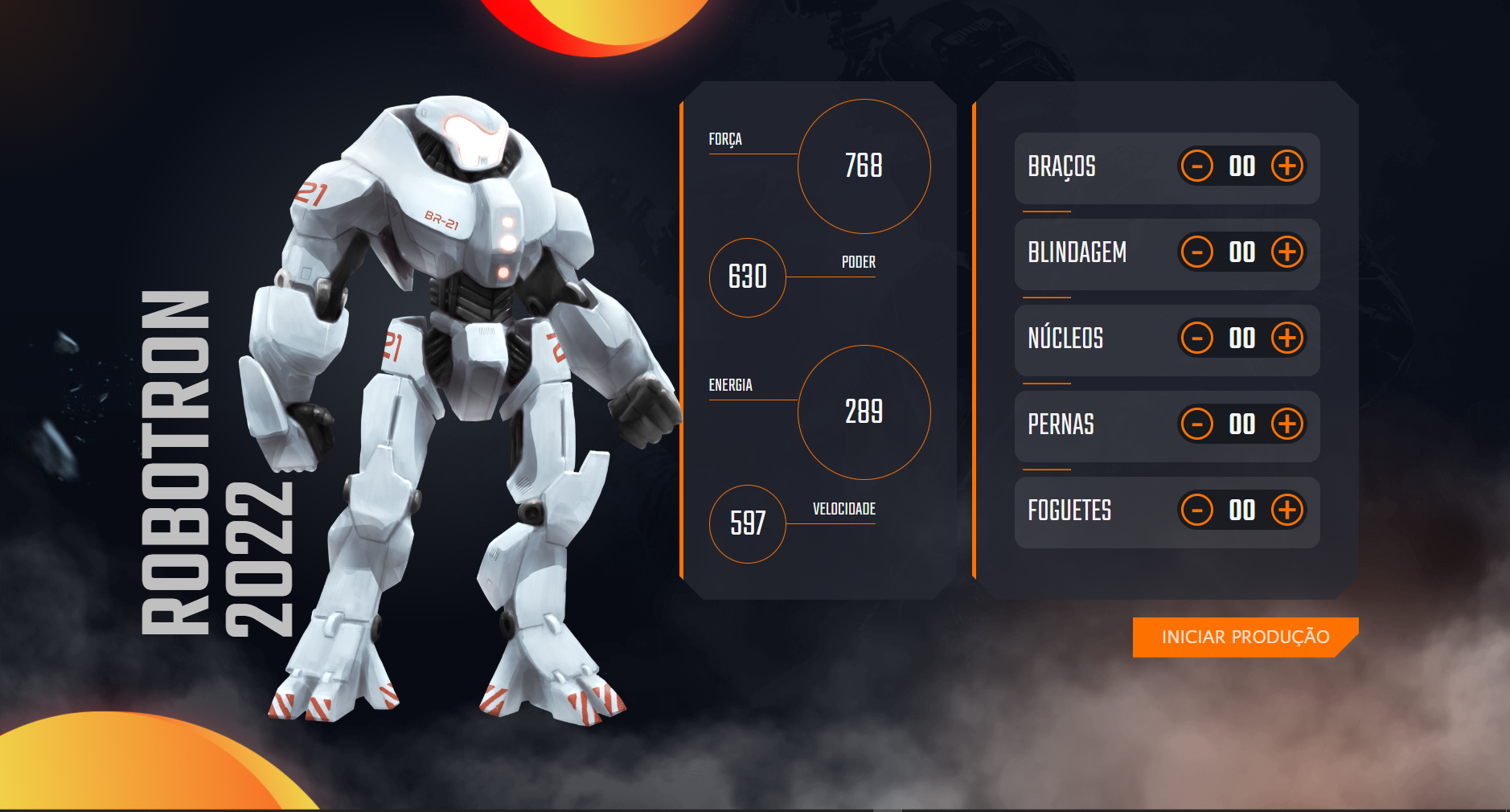The height and width of the screenshot is (812, 1510).
Task: Select the ENERGIA stat circle showing 289
Action: [864, 412]
